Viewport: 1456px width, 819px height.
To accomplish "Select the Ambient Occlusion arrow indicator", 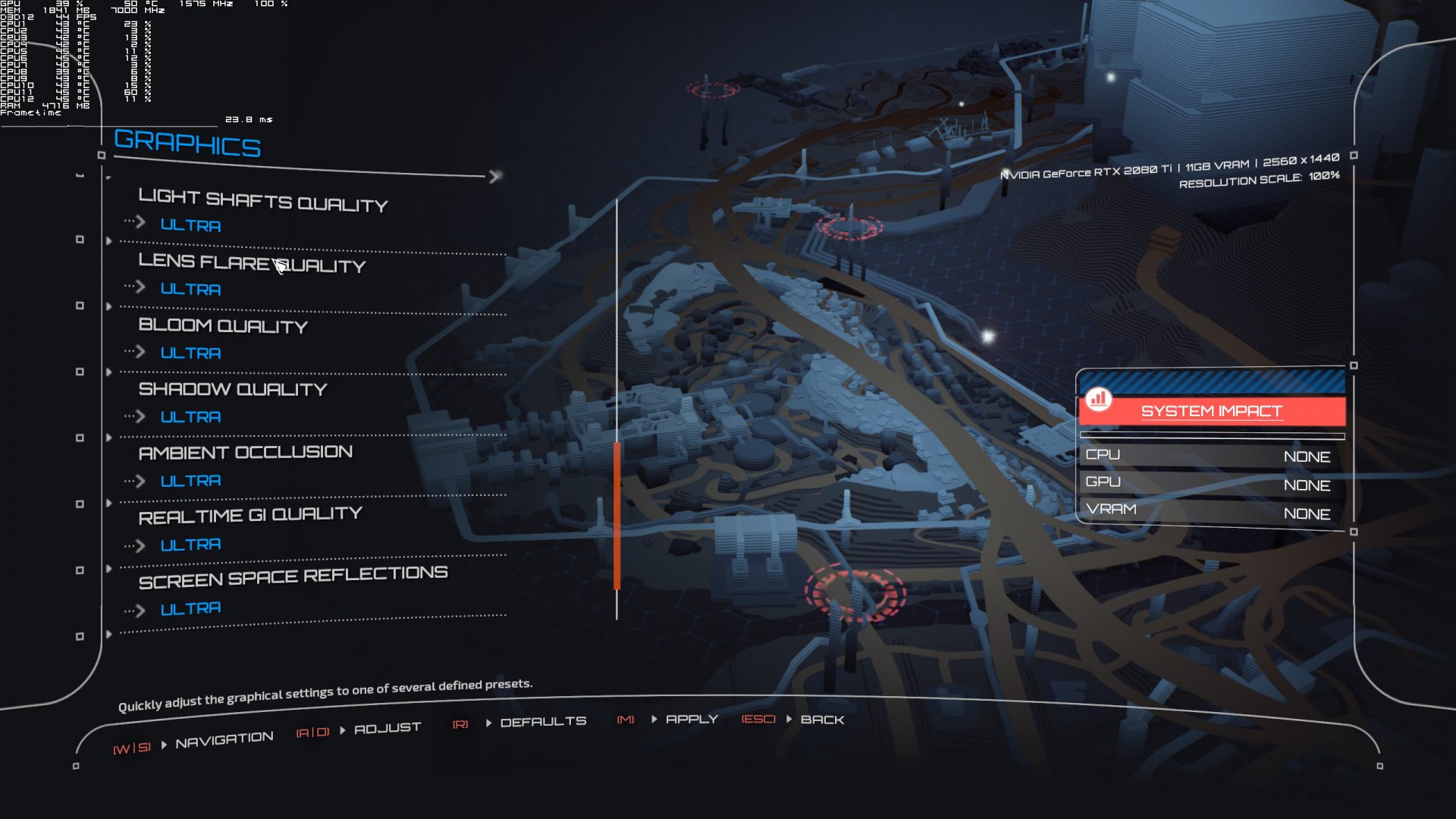I will tap(141, 479).
